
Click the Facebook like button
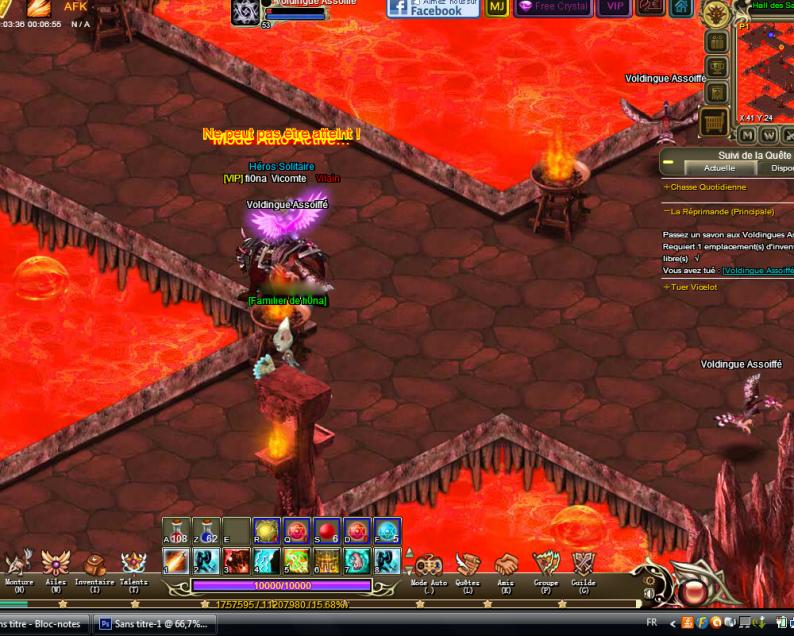coord(425,8)
